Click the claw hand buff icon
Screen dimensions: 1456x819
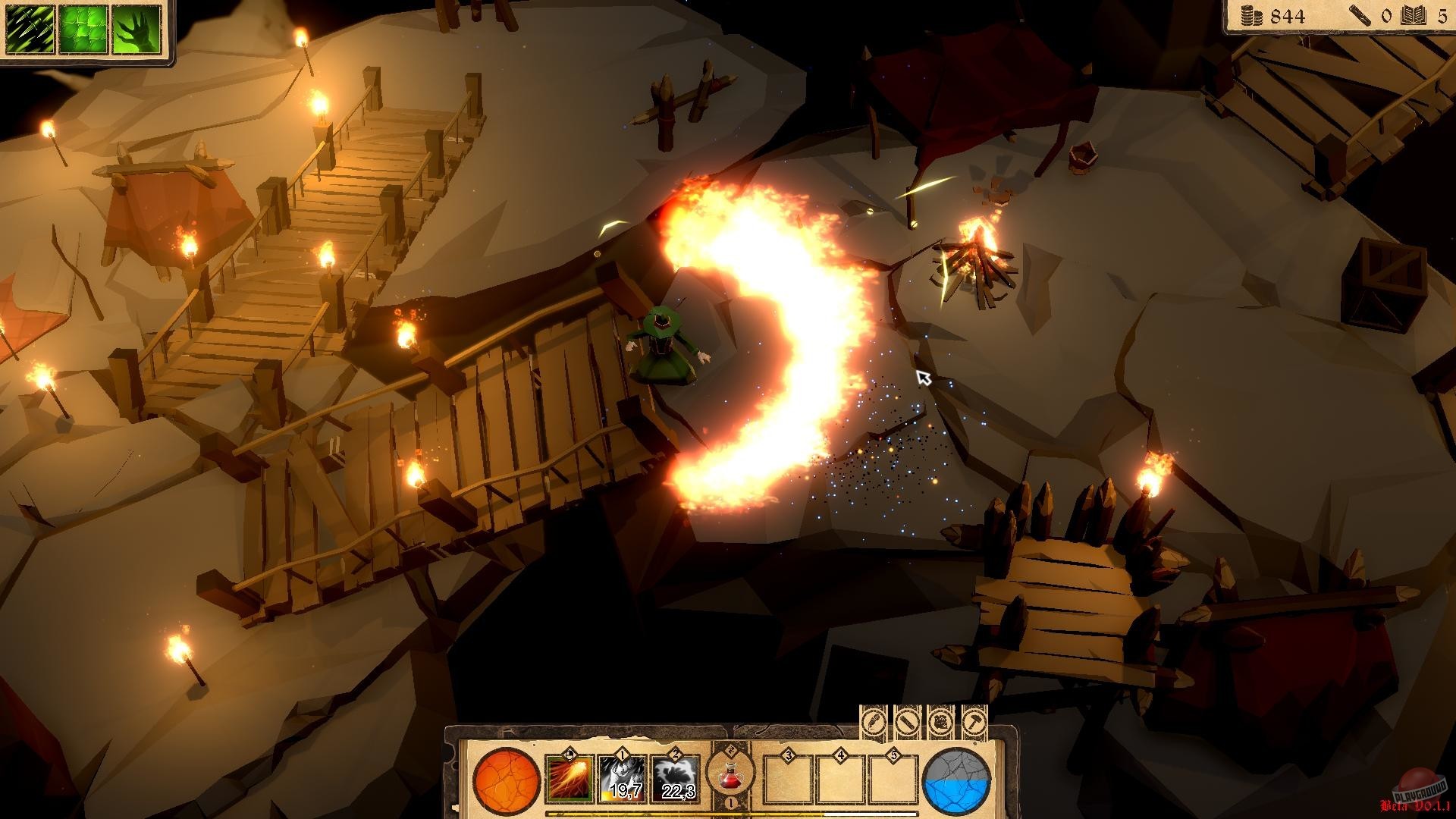coord(136,30)
